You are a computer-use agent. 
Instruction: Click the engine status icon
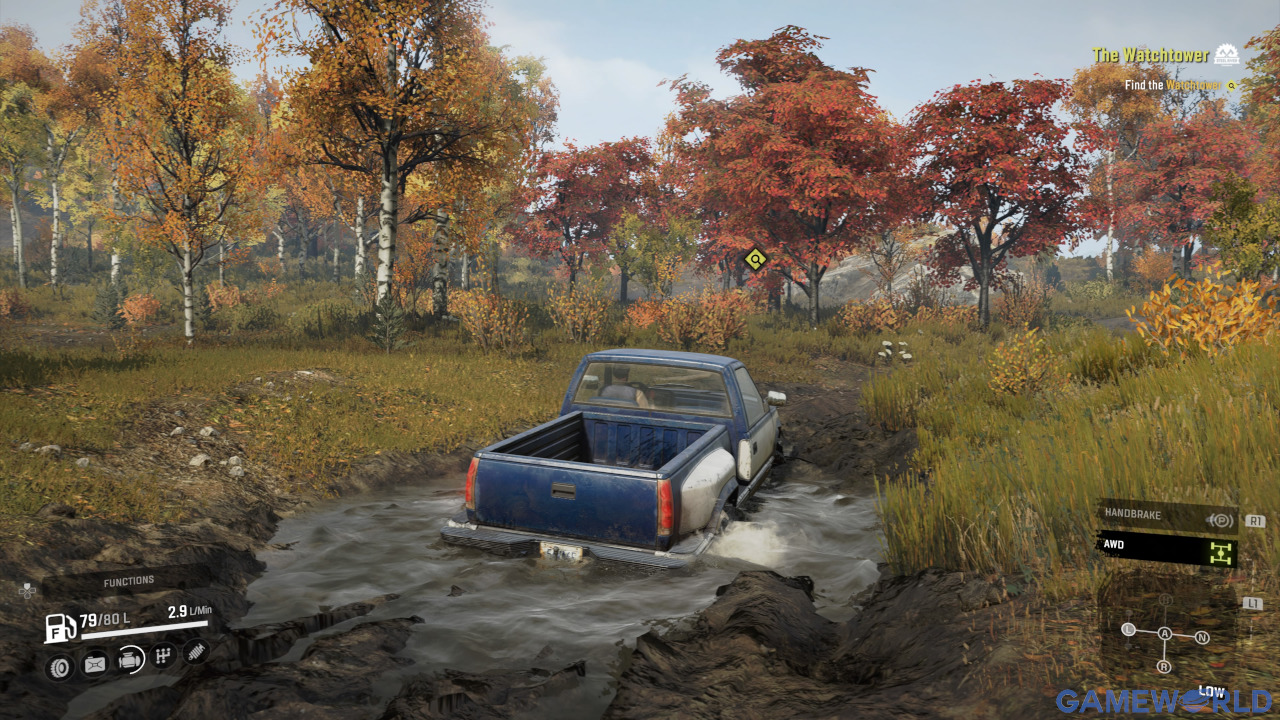[130, 659]
